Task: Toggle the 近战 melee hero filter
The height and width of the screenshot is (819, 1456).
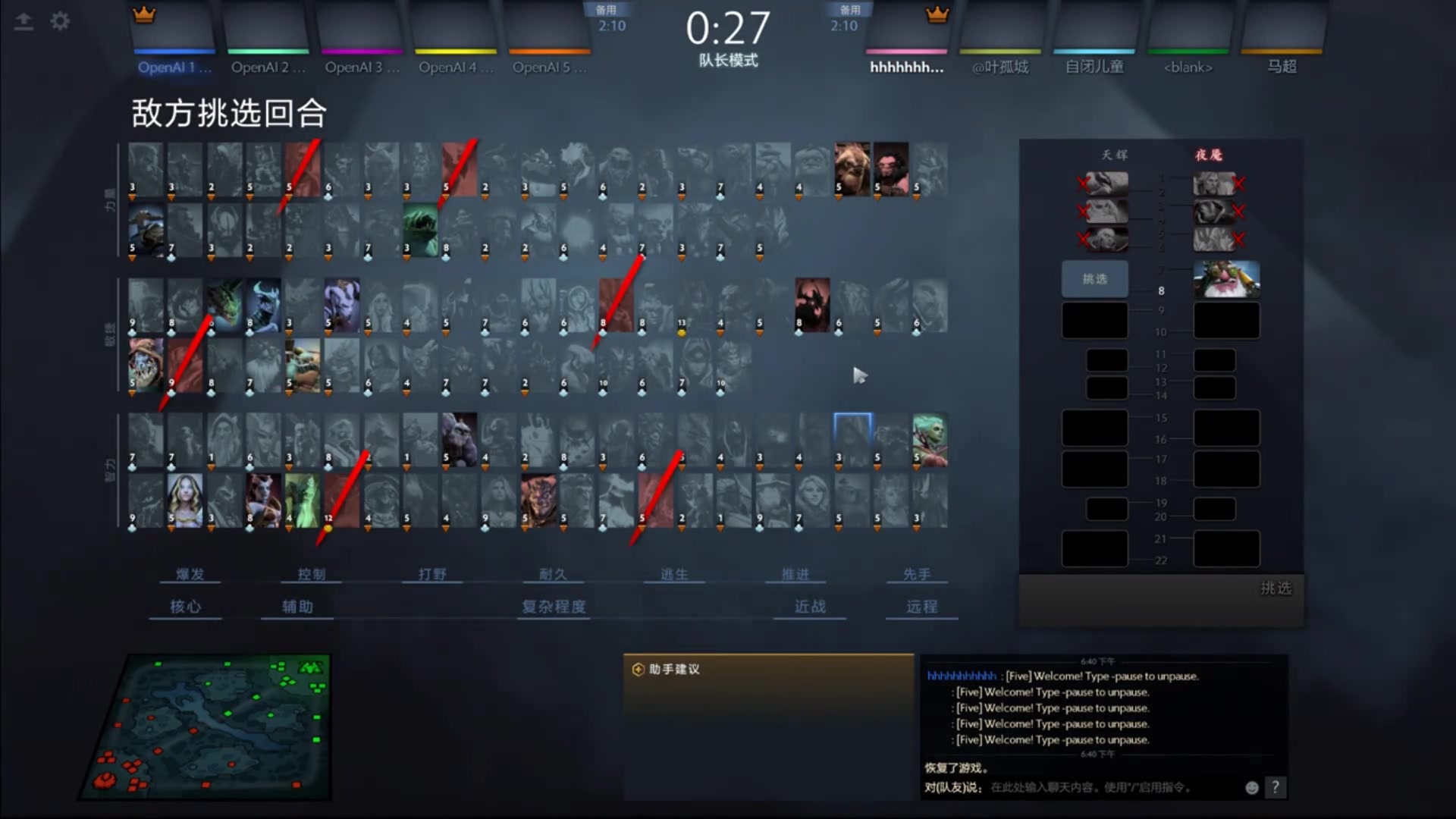Action: [809, 607]
